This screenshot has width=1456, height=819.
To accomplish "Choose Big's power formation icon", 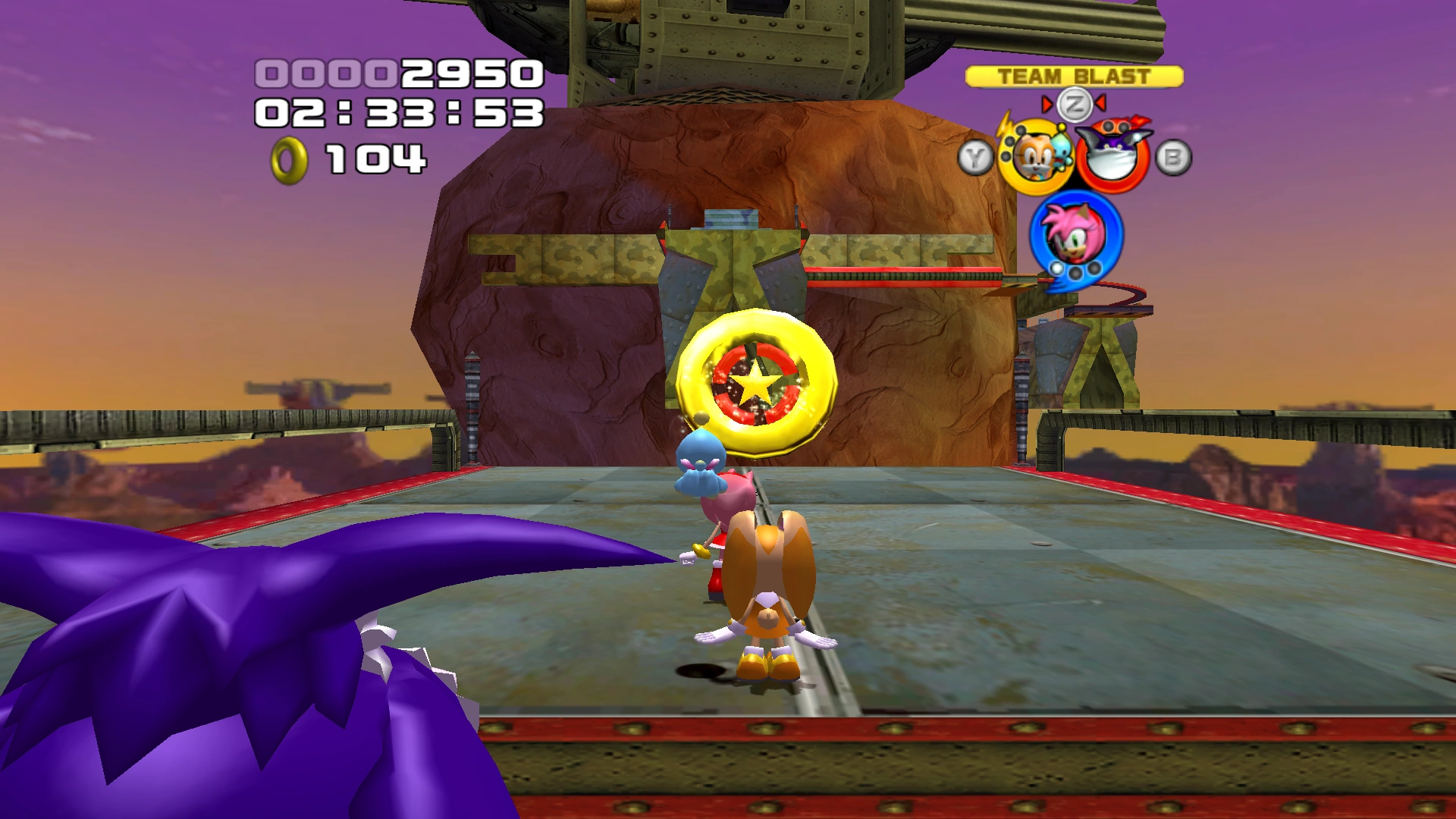I will pos(1112,157).
